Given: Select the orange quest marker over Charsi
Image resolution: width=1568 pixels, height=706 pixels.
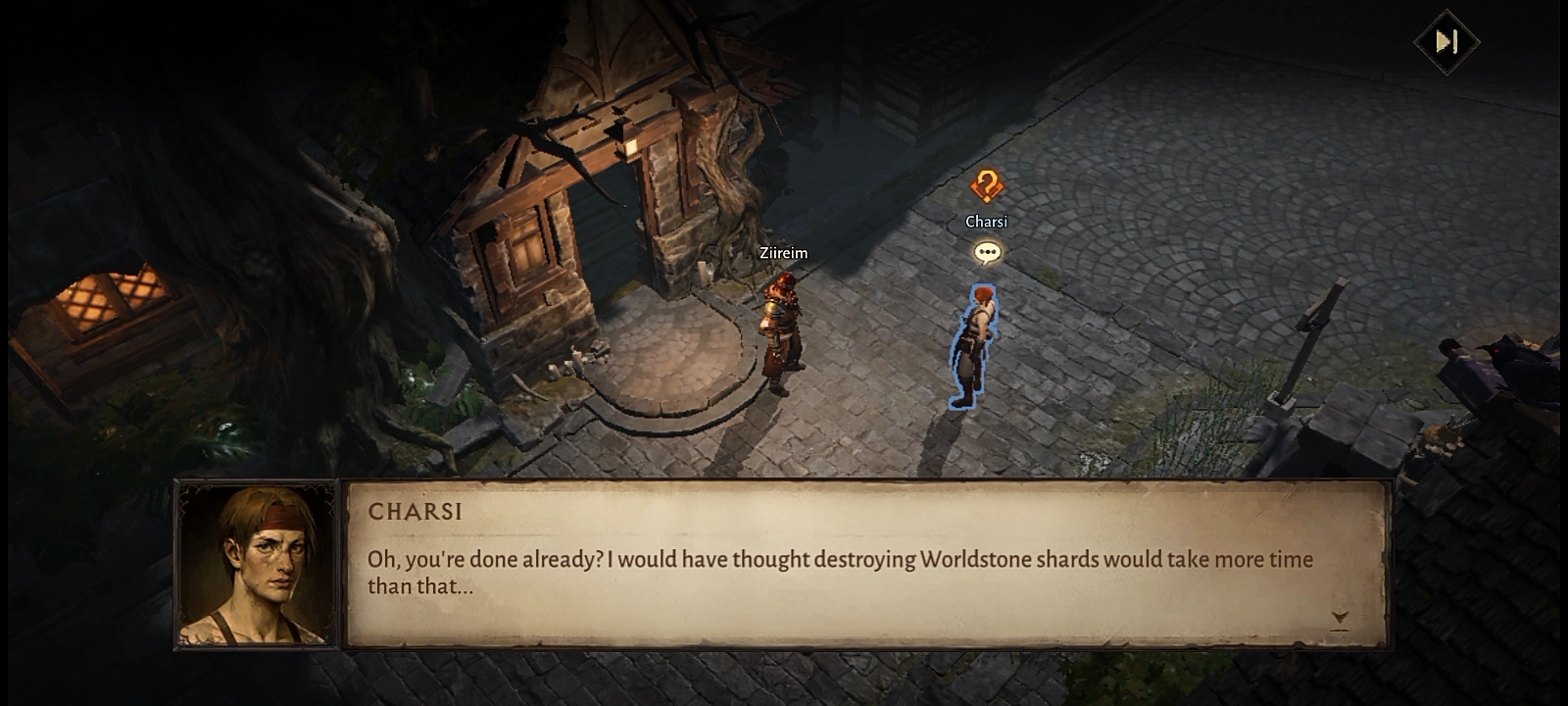Looking at the screenshot, I should coord(987,185).
